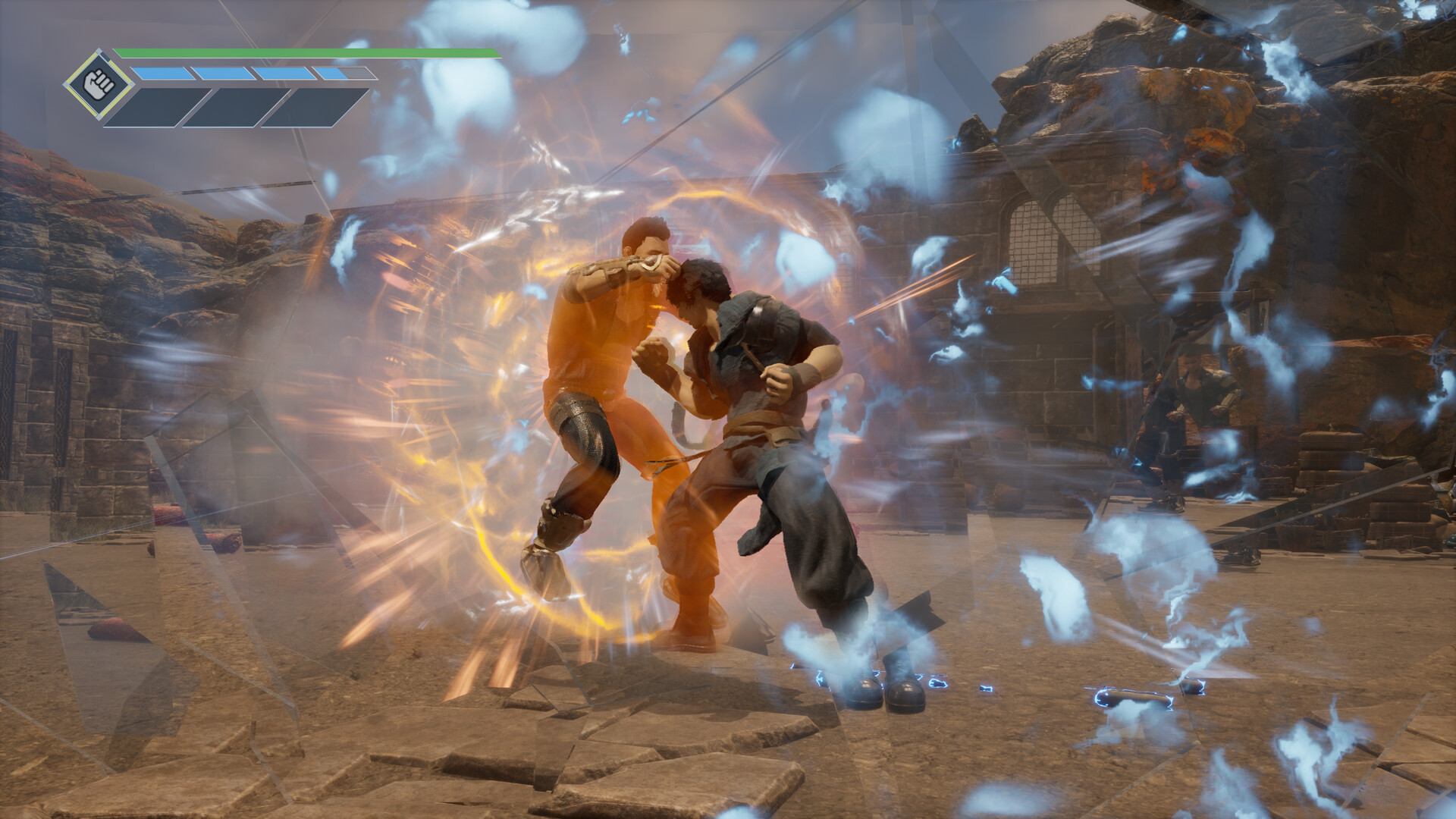Select the first dark special-meter chevron

pyautogui.click(x=159, y=106)
